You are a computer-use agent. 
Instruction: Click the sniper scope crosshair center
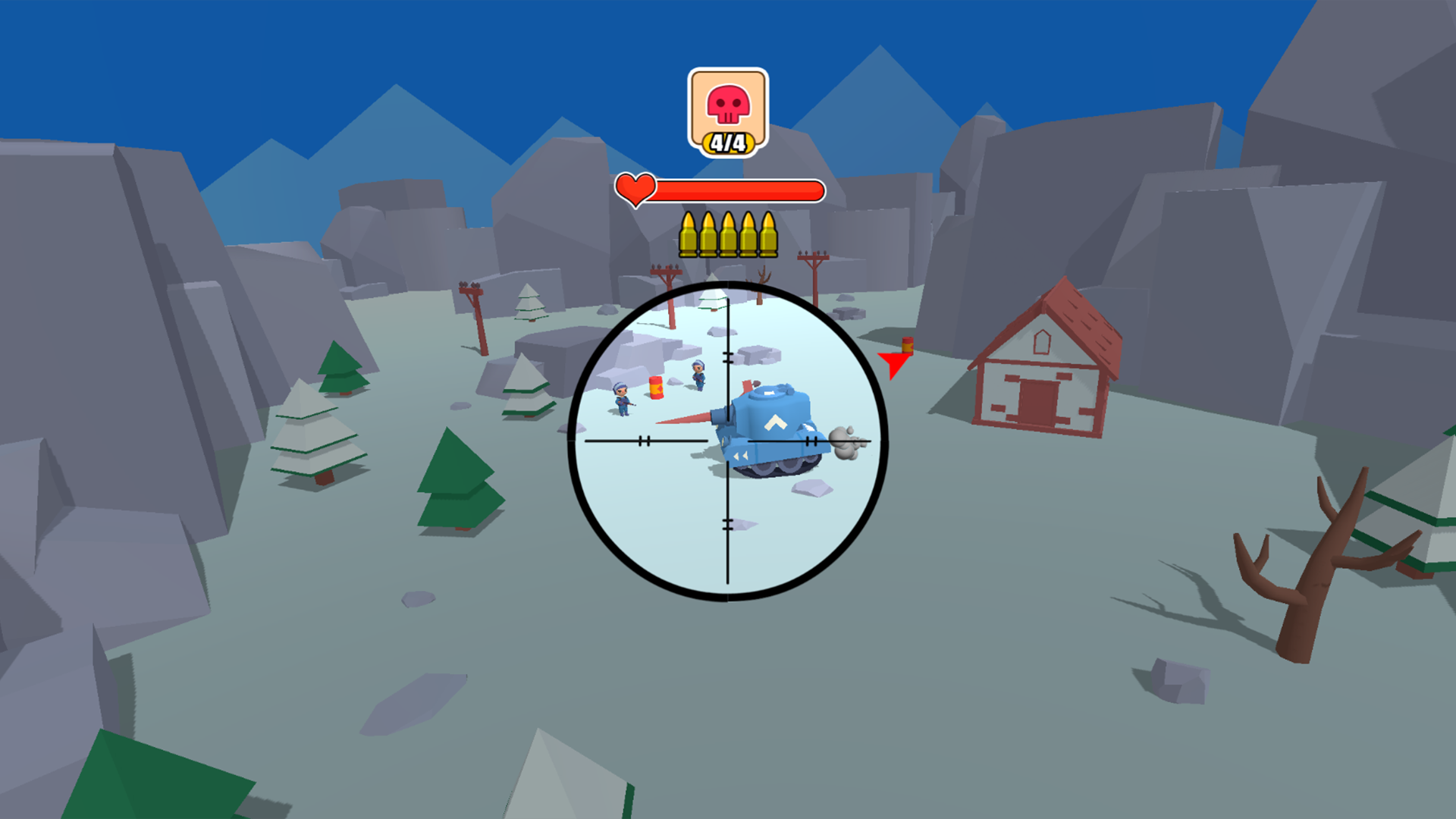[x=728, y=441]
